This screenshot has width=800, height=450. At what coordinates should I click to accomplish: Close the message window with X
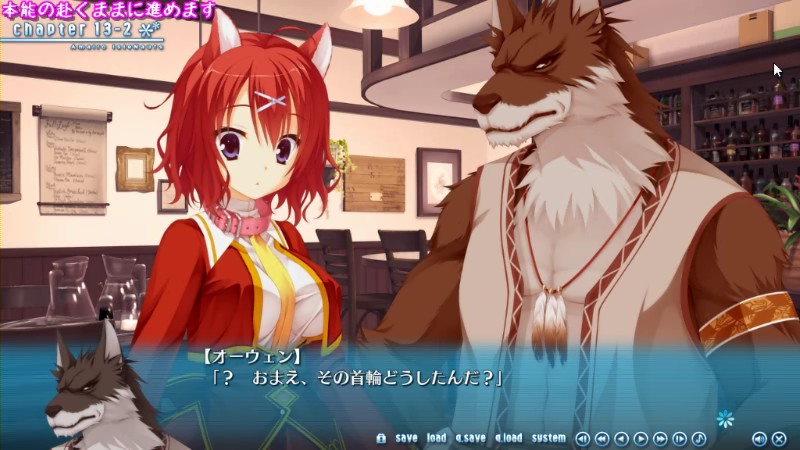[777, 438]
